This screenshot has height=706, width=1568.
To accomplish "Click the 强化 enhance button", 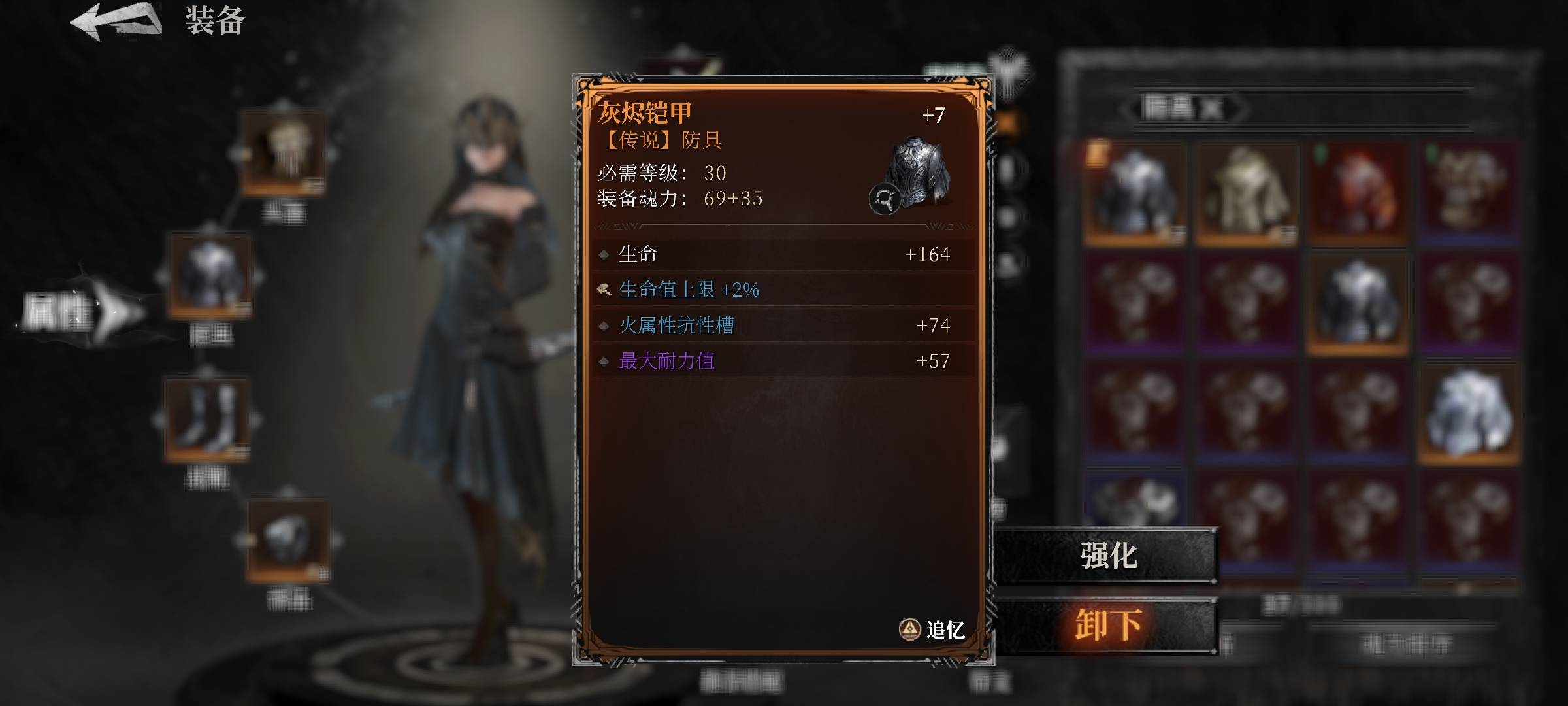I will pos(1107,556).
